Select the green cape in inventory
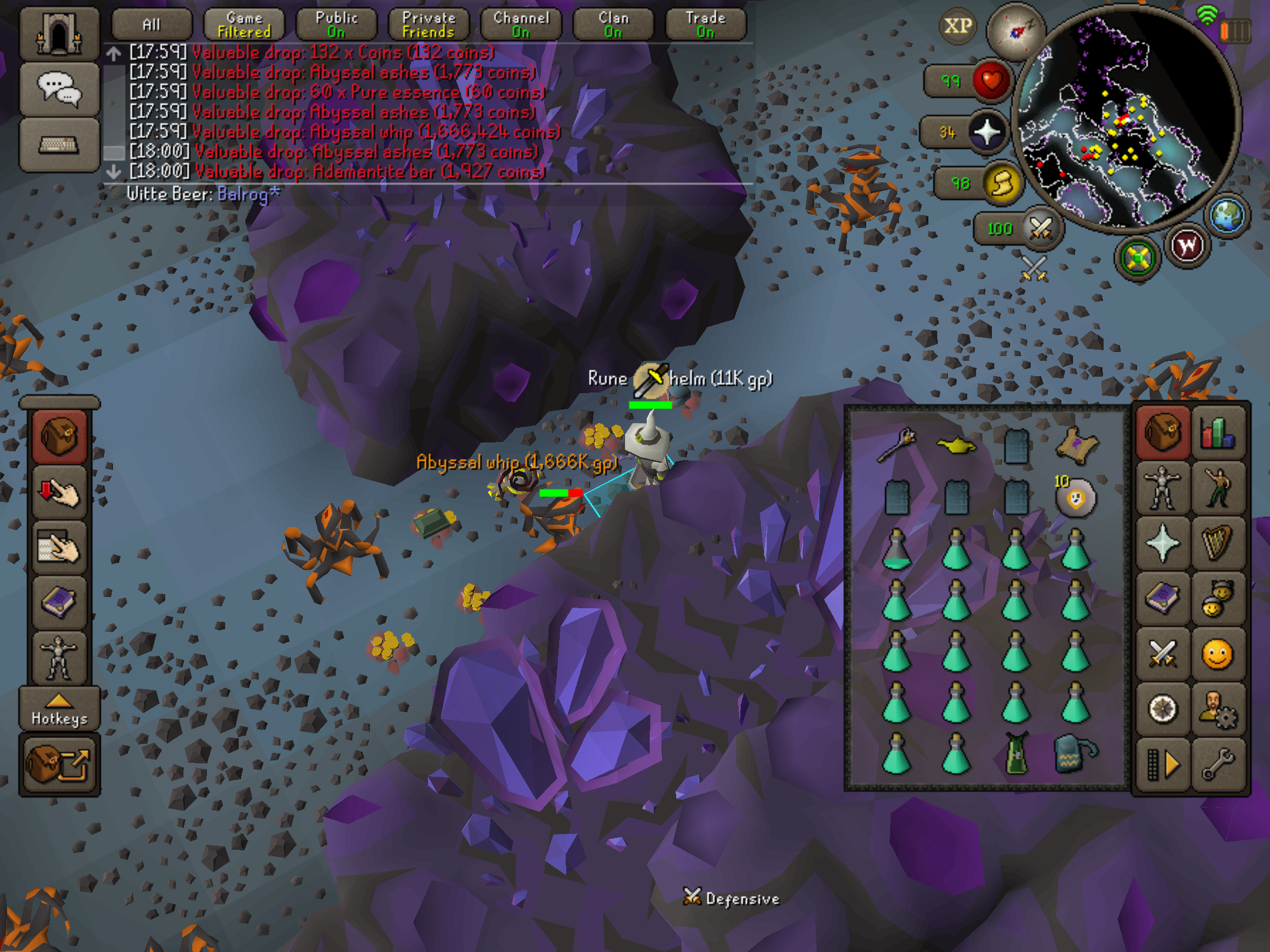 [x=1017, y=753]
